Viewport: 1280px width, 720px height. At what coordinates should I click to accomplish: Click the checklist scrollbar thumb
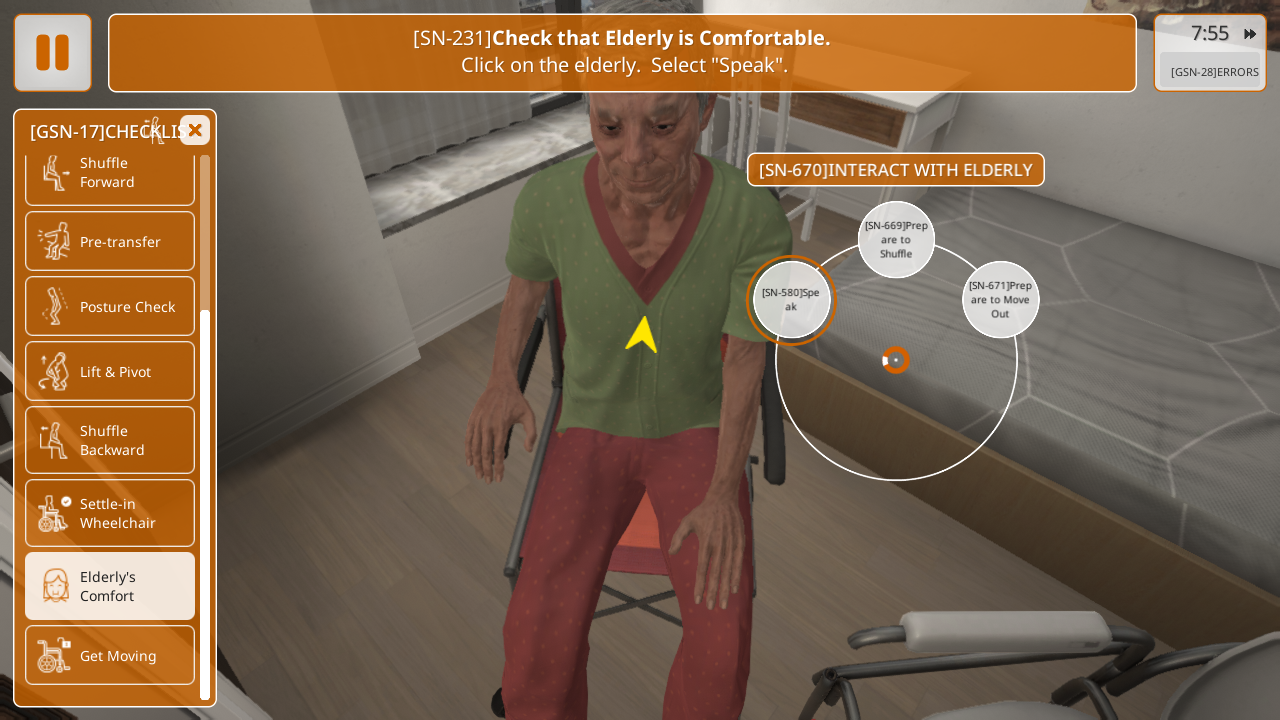[x=205, y=500]
